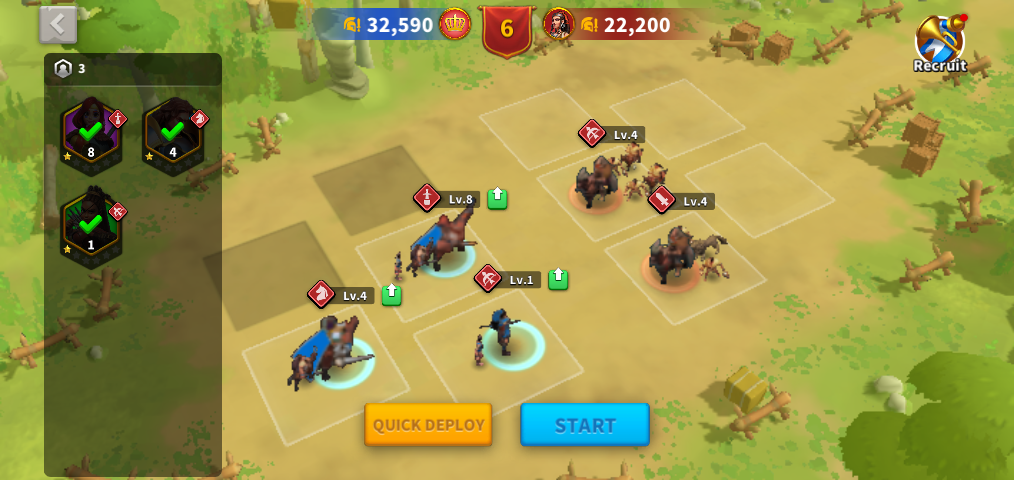The width and height of the screenshot is (1014, 480).
Task: Select the level 8 hero card
Action: click(91, 135)
